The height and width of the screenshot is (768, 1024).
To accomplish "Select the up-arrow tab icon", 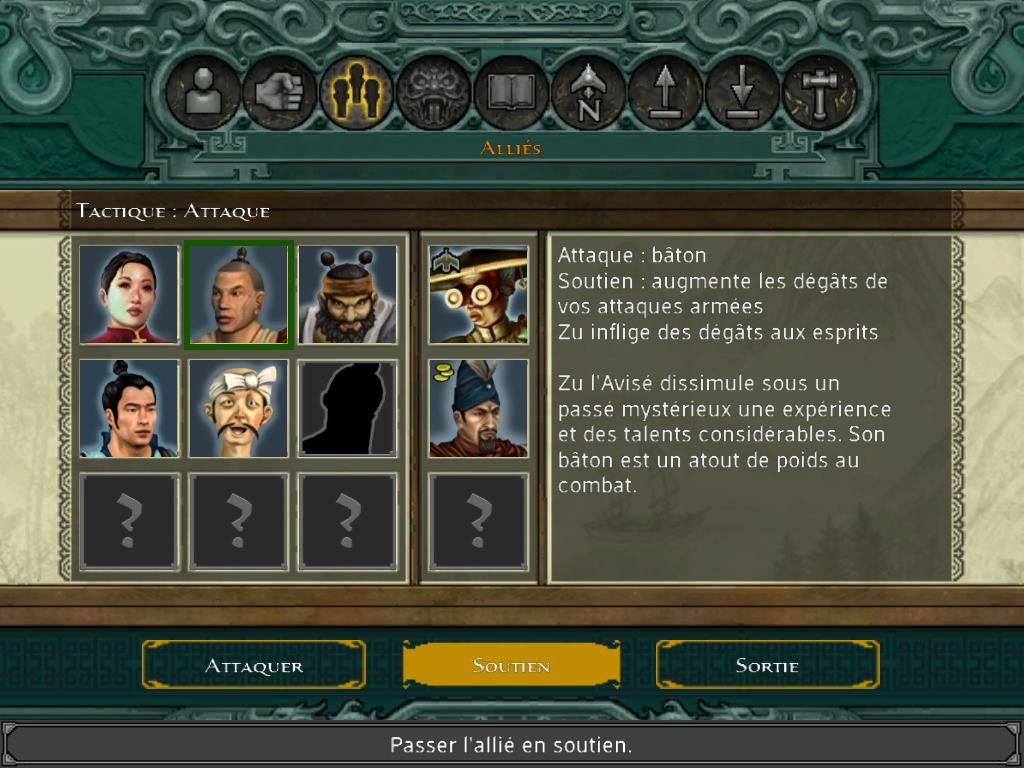I will click(x=665, y=94).
